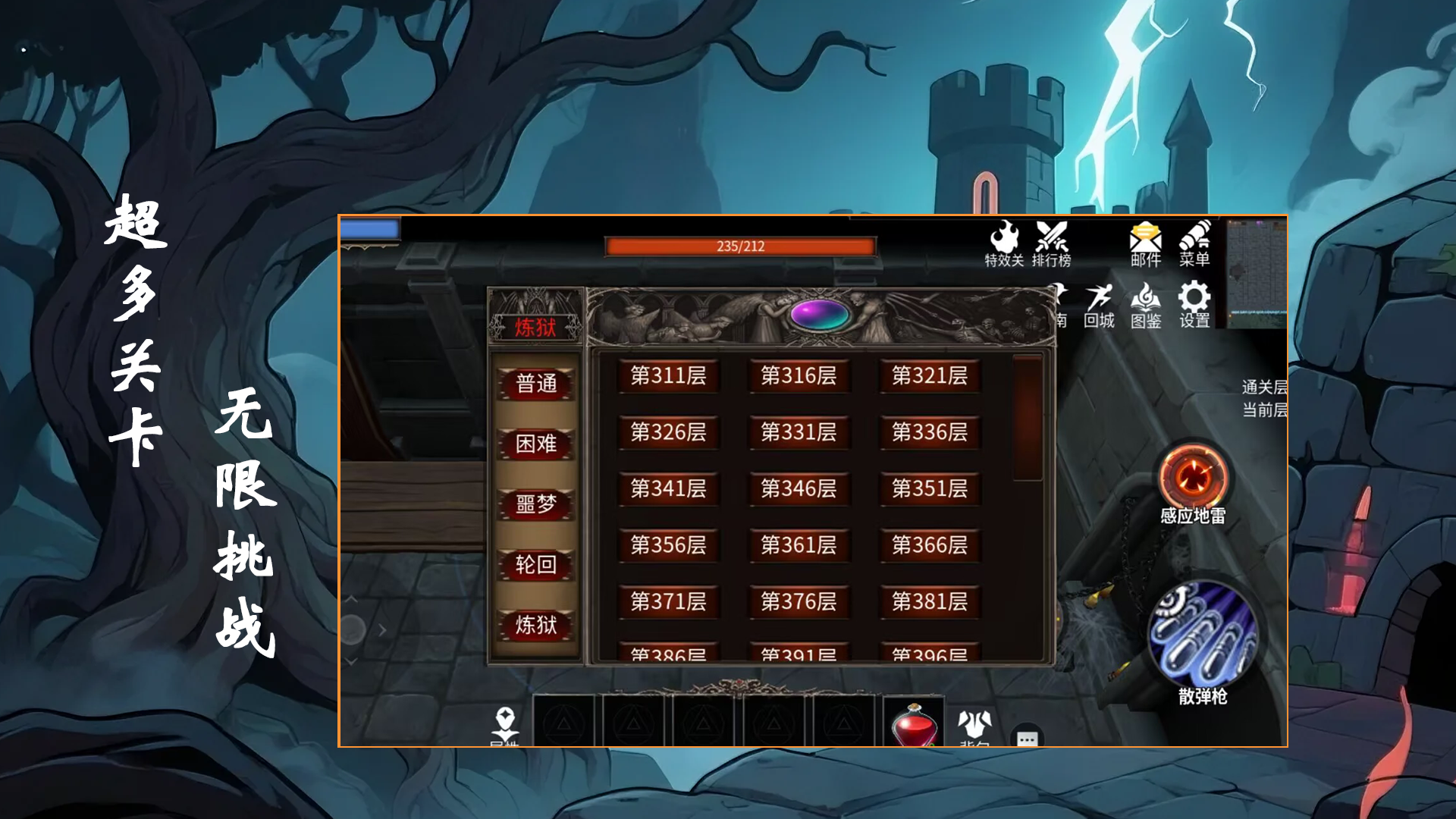The width and height of the screenshot is (1456, 819).
Task: Choose the 噩梦 difficulty tab
Action: [536, 504]
